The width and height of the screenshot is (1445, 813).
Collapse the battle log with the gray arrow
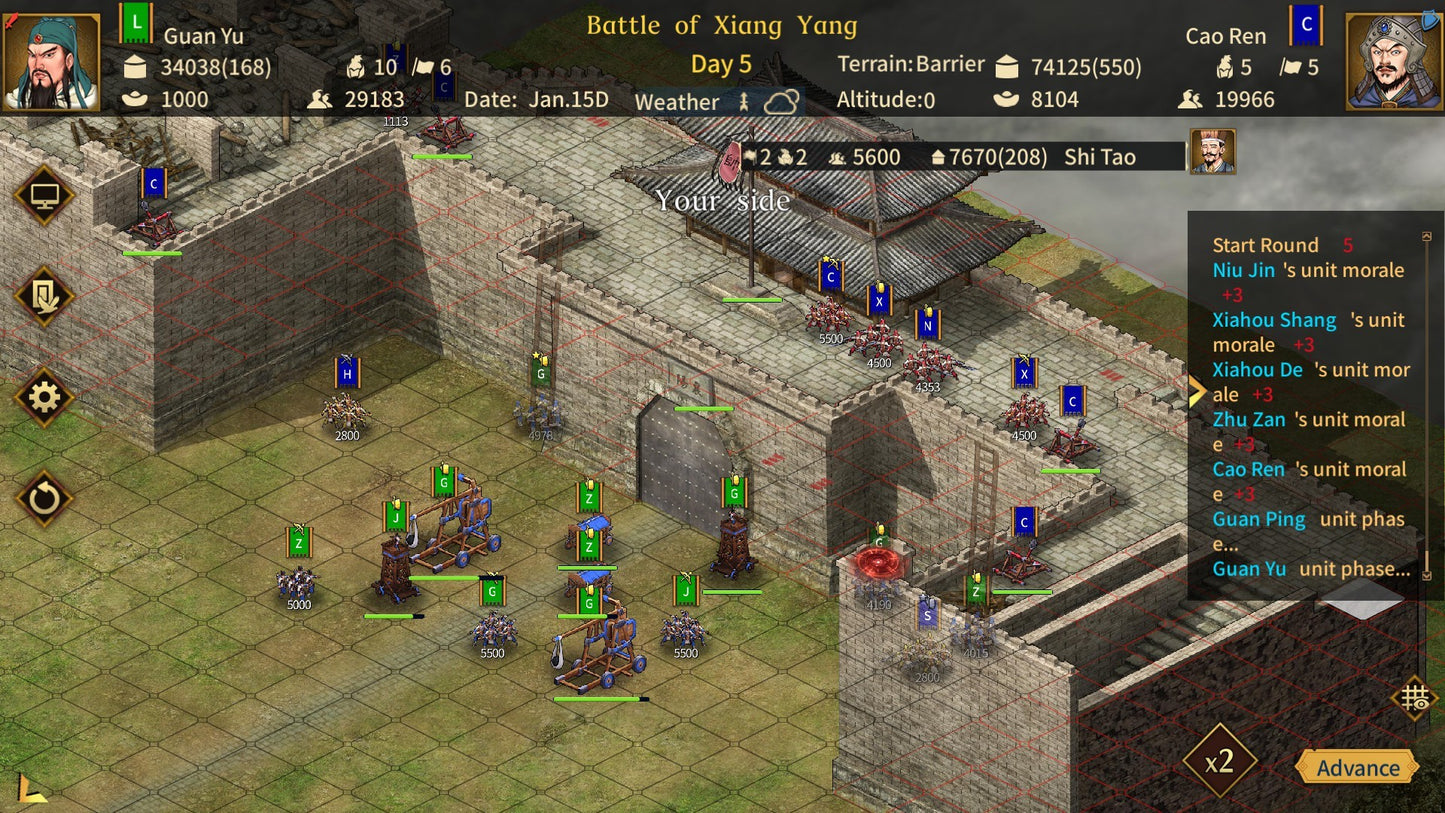pyautogui.click(x=1363, y=600)
